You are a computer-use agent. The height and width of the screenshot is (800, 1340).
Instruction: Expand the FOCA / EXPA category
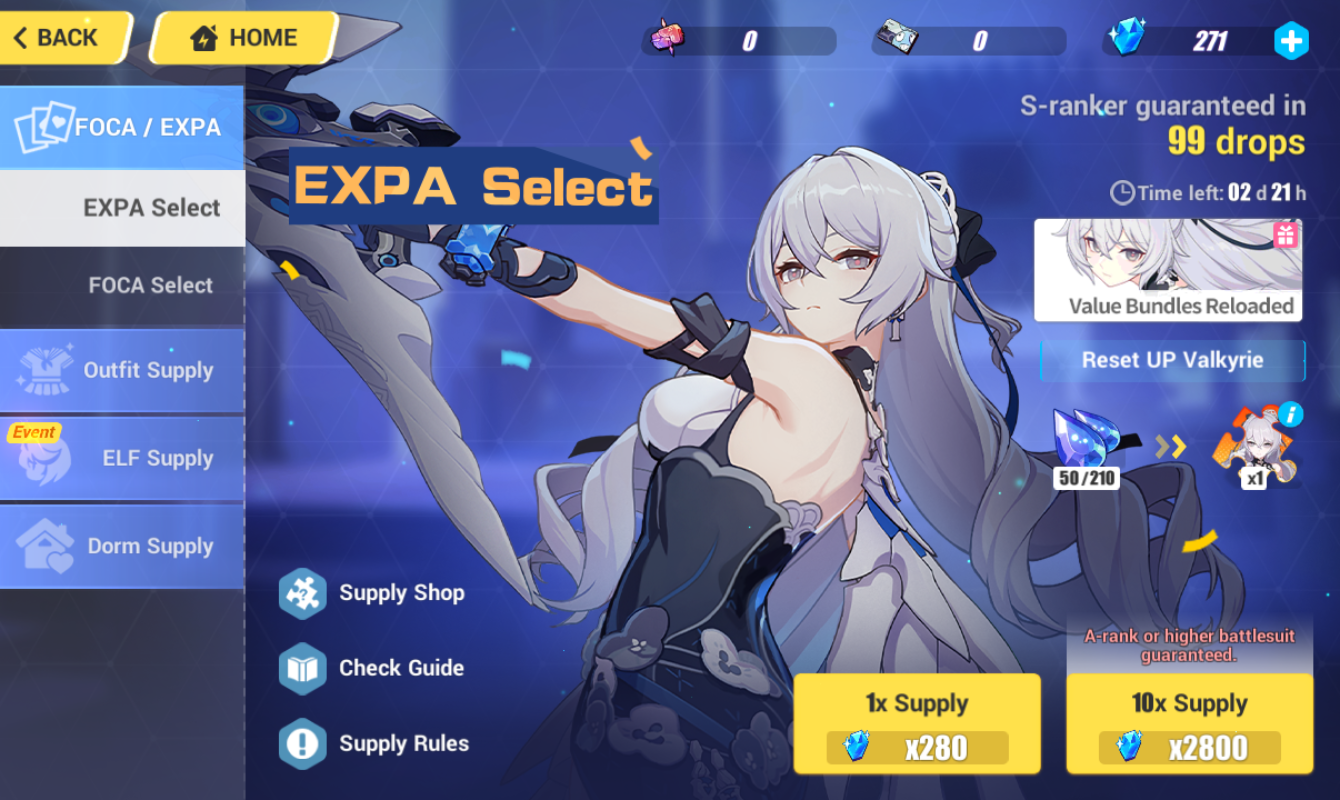[x=122, y=126]
